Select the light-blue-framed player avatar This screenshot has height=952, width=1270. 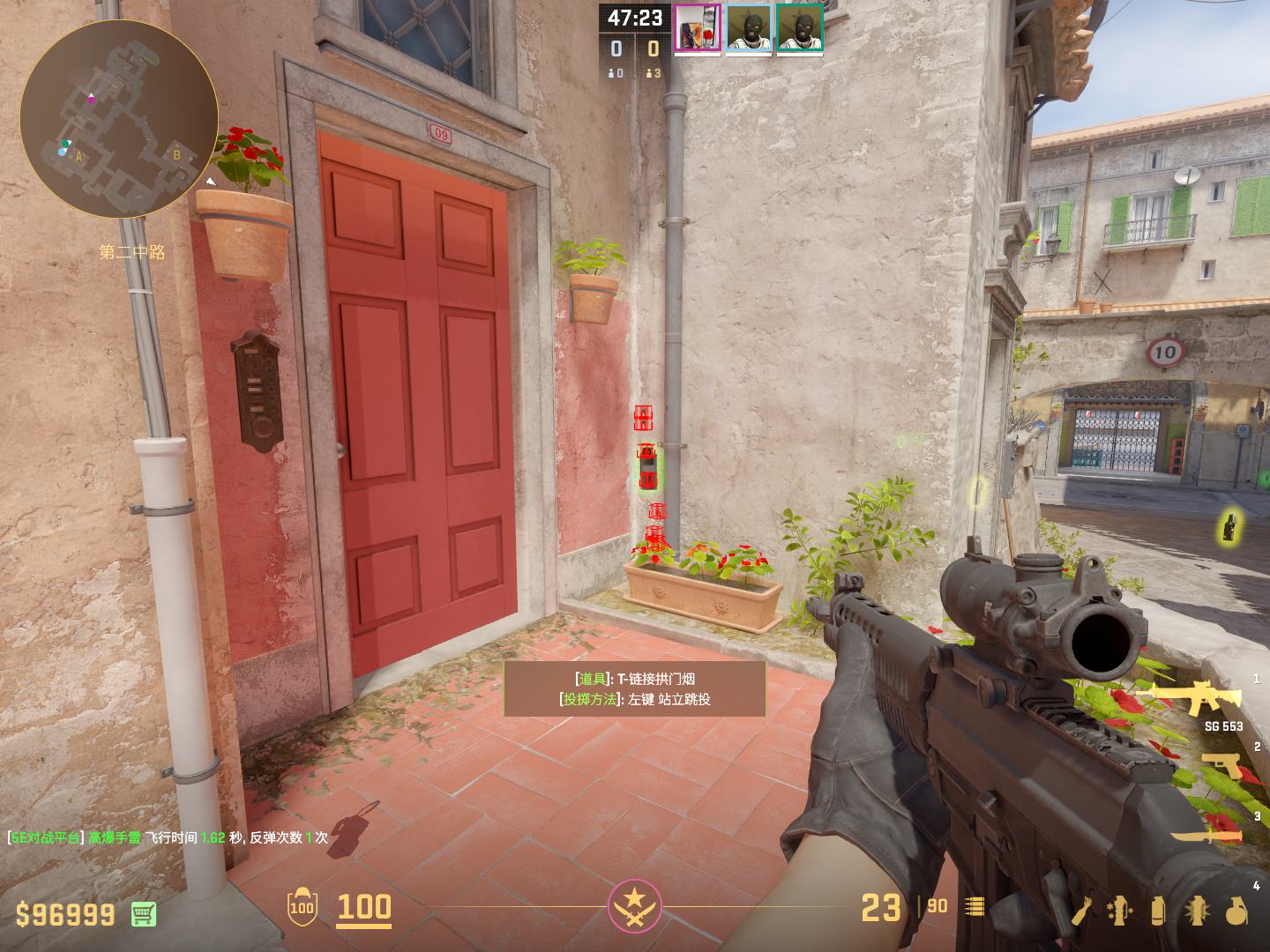[749, 28]
